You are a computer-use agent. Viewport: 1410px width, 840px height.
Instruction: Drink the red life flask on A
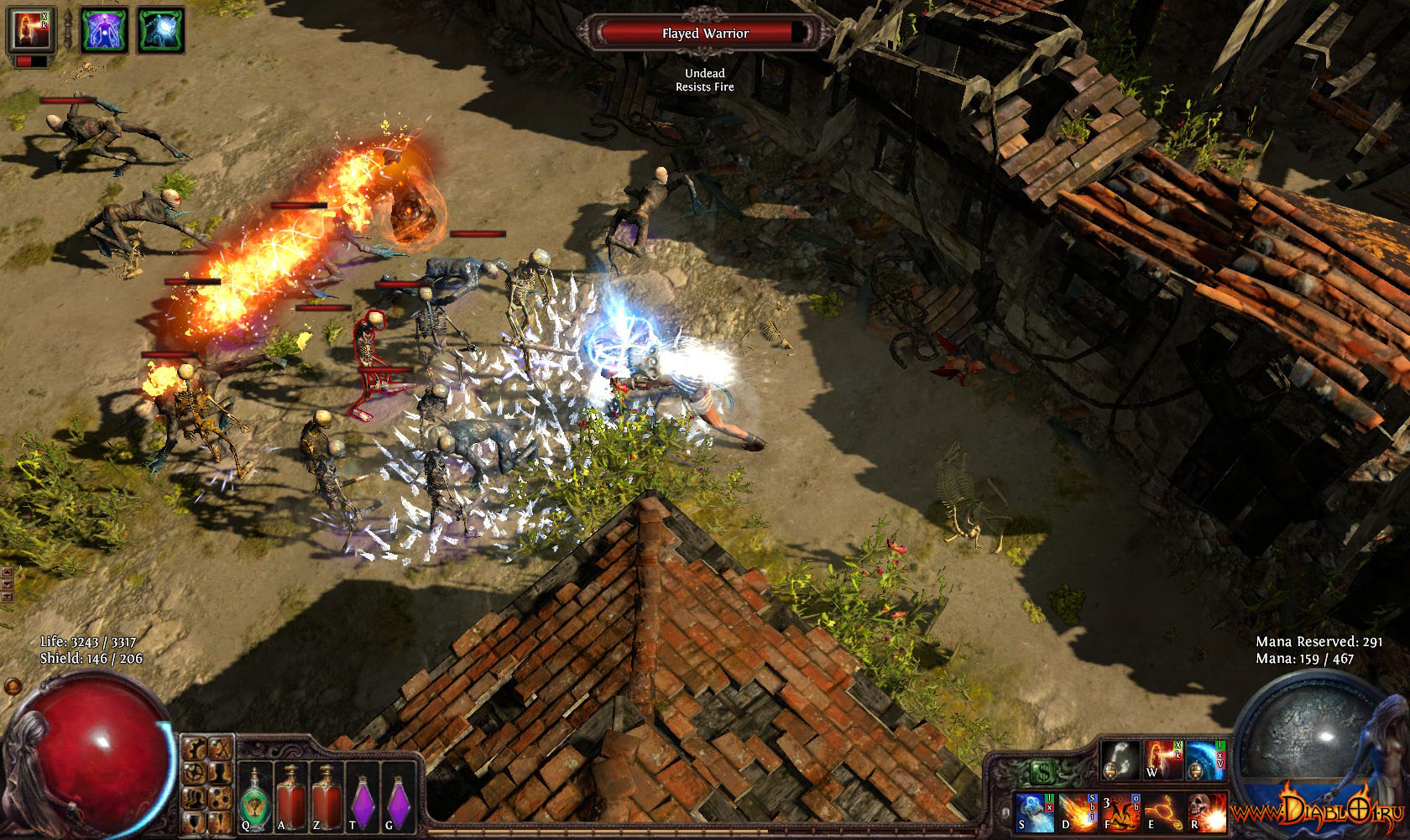(290, 794)
